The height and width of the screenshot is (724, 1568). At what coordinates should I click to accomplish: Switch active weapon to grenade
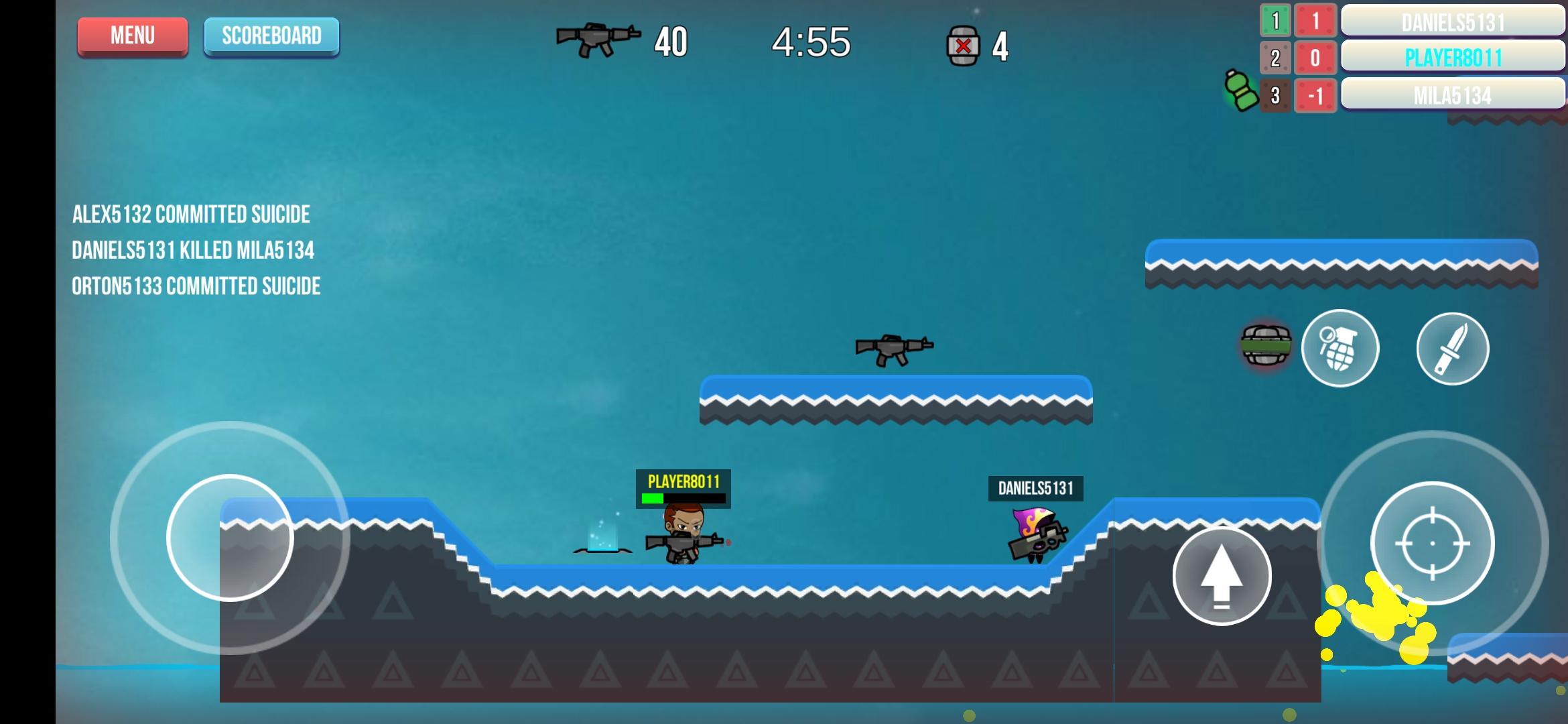tap(1340, 349)
